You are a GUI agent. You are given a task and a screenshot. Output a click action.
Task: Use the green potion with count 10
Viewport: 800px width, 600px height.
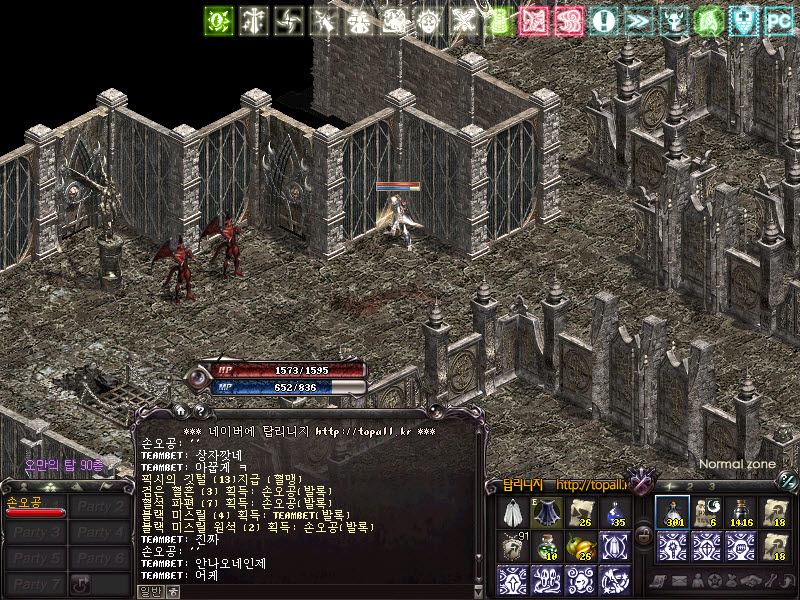[x=546, y=546]
